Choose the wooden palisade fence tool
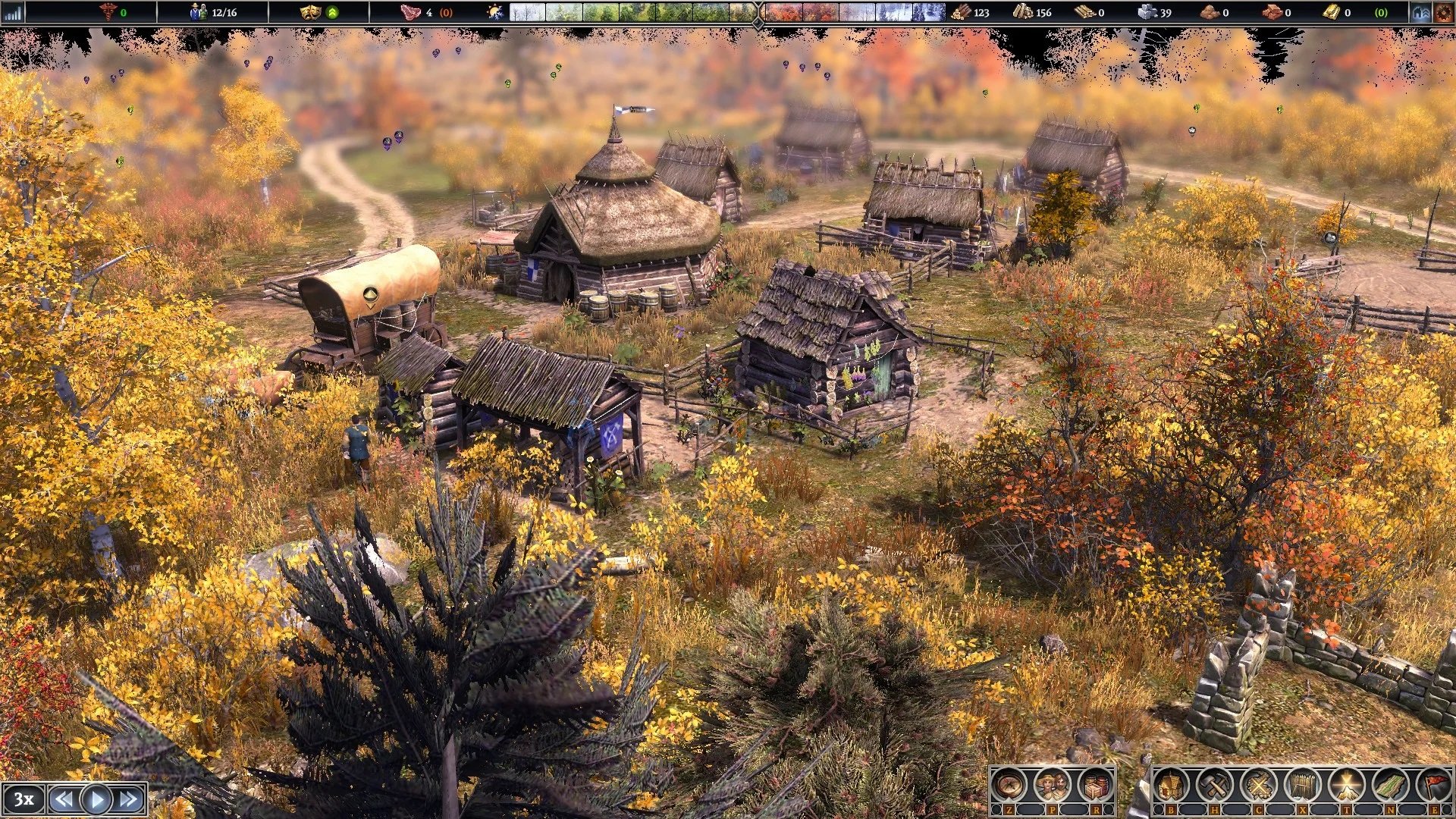The image size is (1456, 819). pyautogui.click(x=1302, y=785)
